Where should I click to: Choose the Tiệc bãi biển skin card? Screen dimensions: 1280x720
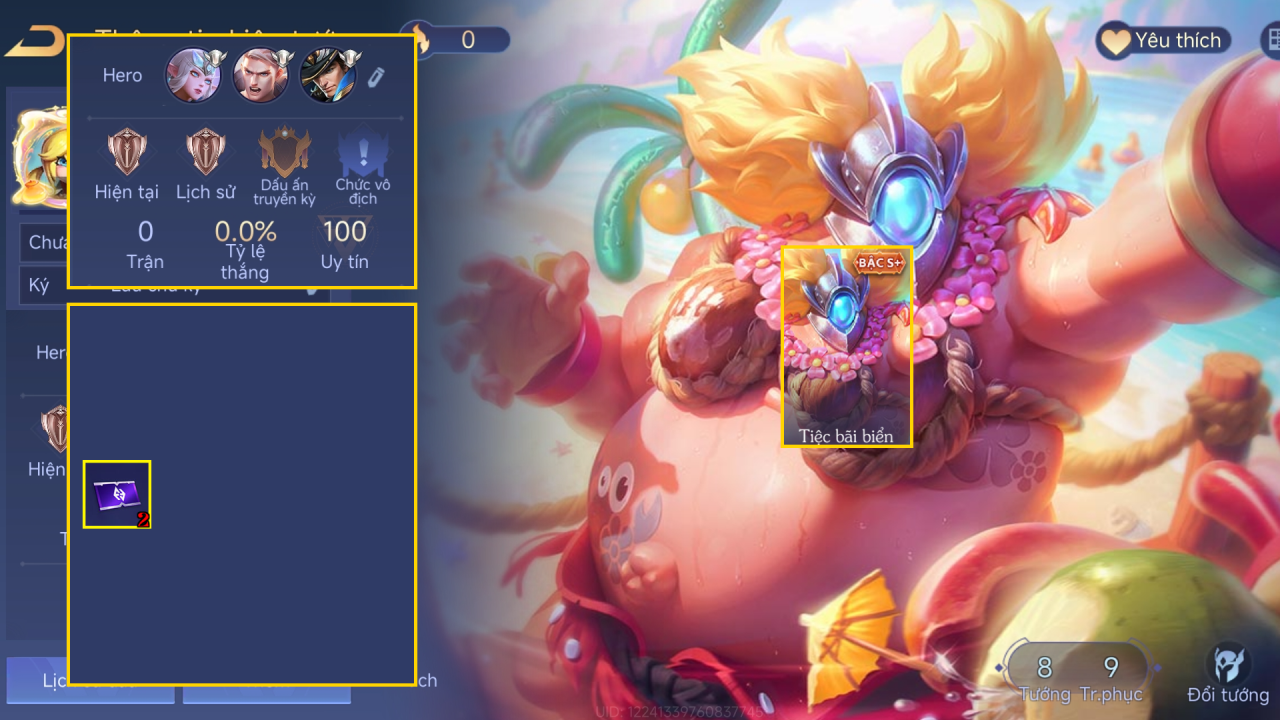click(x=846, y=346)
